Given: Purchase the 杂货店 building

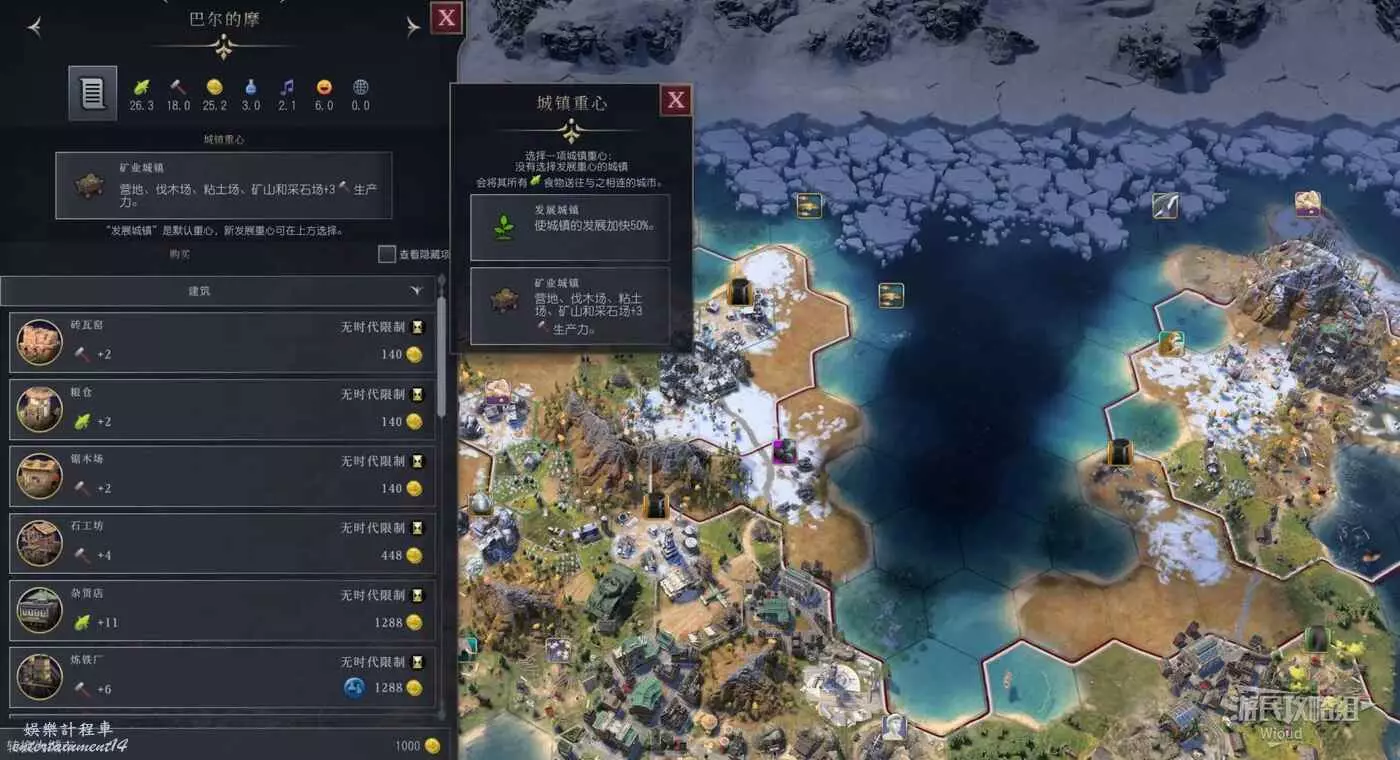Looking at the screenshot, I should click(222, 610).
